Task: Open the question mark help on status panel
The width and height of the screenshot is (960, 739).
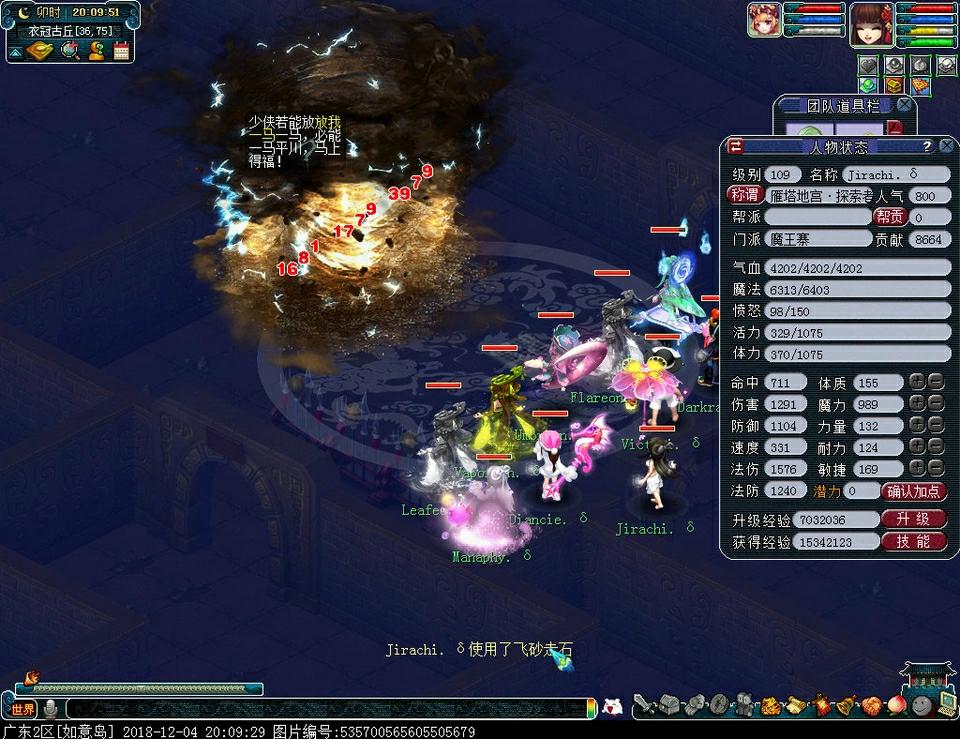Action: 927,147
